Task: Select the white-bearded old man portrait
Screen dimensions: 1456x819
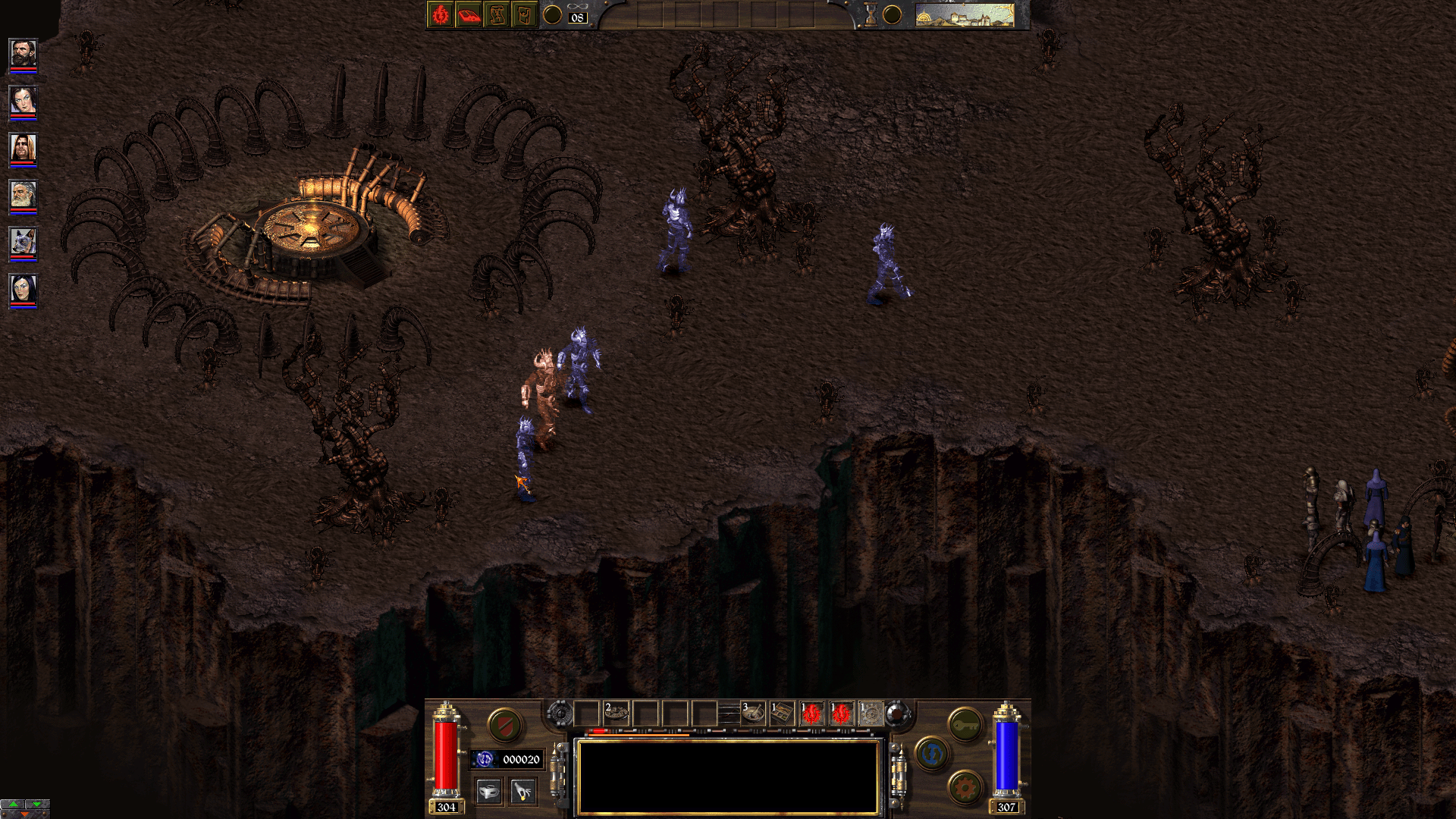Action: pyautogui.click(x=23, y=196)
